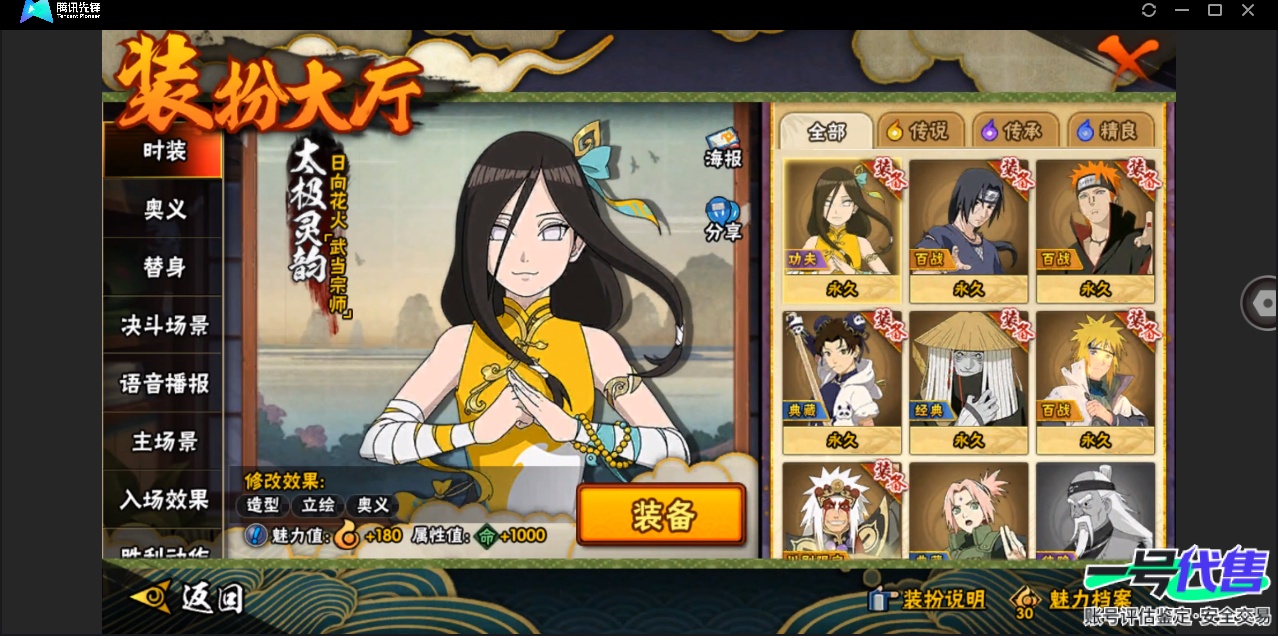Close the costume hall with the orange X

click(1127, 59)
